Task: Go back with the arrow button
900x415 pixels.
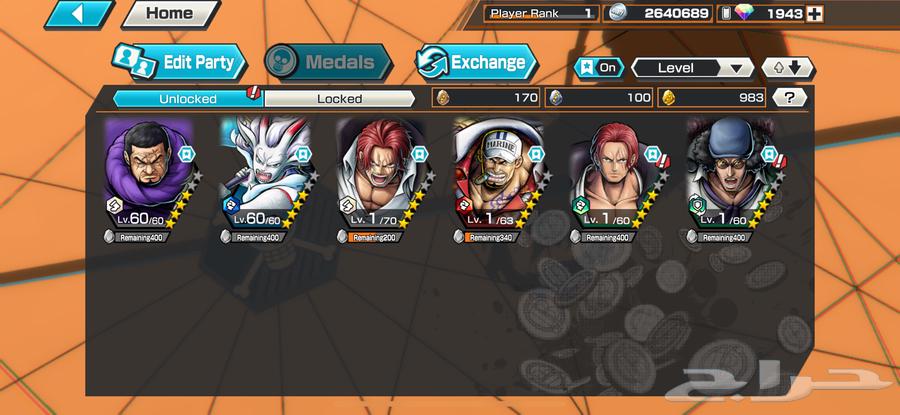Action: pos(79,14)
